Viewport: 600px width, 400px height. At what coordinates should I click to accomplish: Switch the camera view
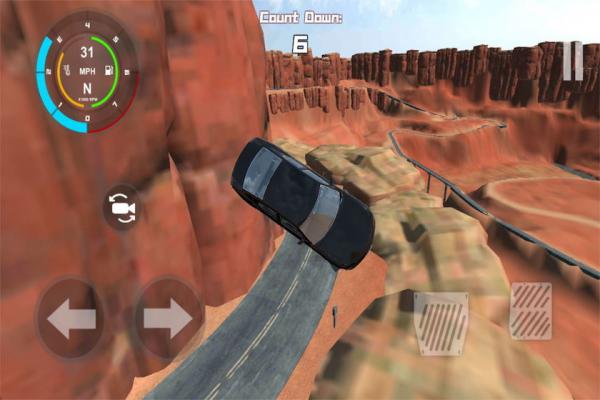(124, 208)
